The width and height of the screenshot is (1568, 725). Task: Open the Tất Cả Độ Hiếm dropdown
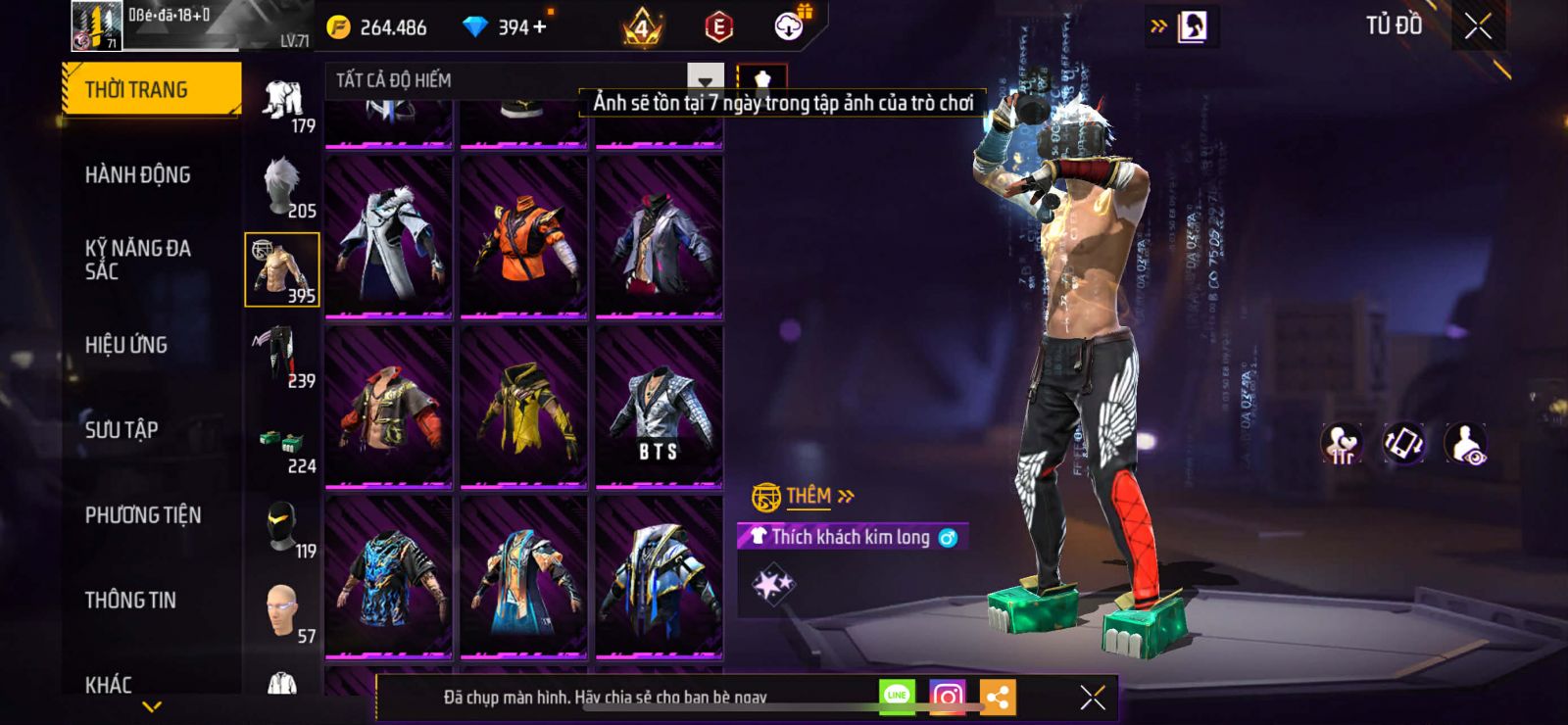tap(705, 80)
